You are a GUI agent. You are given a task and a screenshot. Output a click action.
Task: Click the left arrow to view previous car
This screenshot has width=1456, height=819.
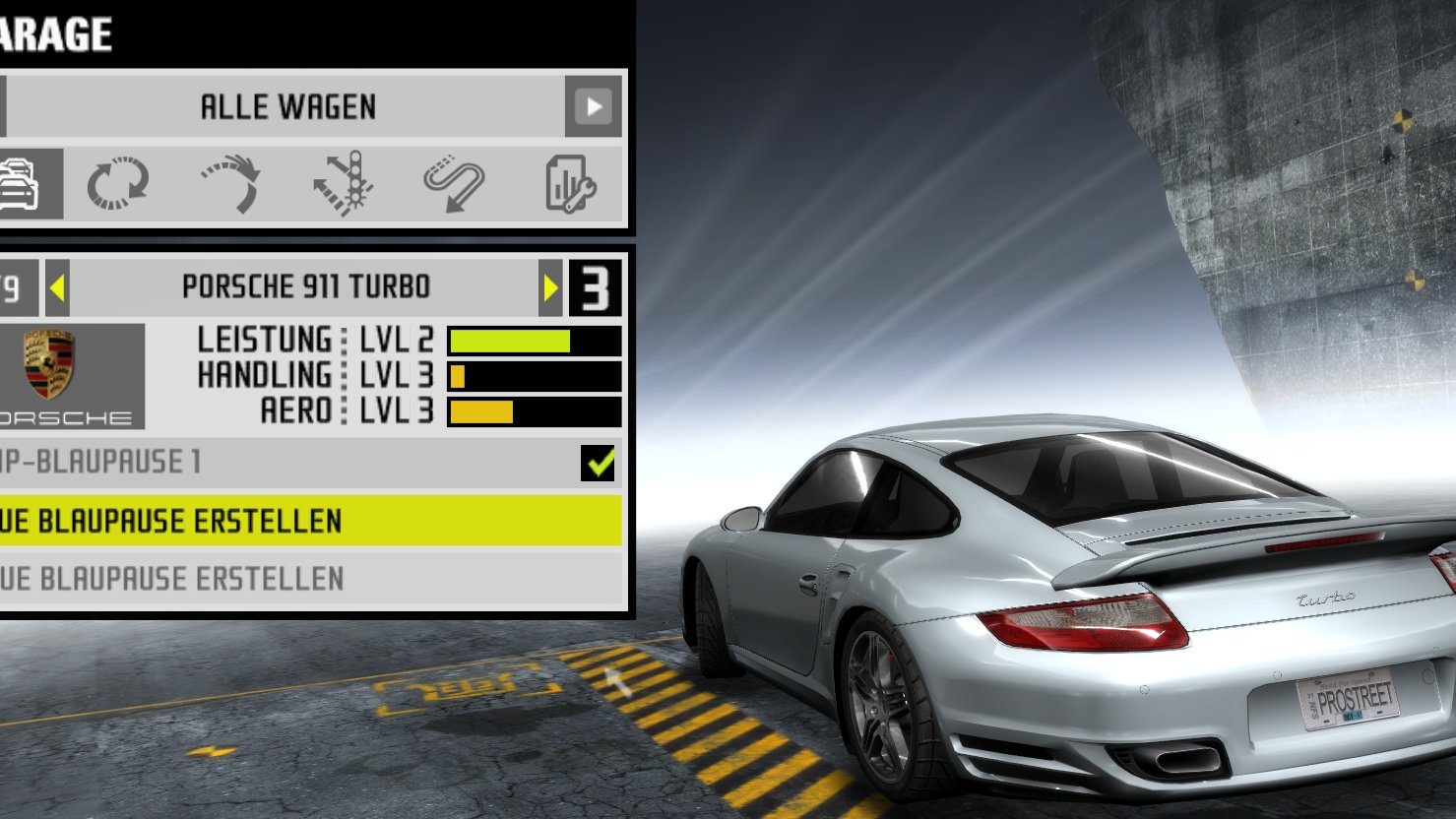pyautogui.click(x=56, y=286)
